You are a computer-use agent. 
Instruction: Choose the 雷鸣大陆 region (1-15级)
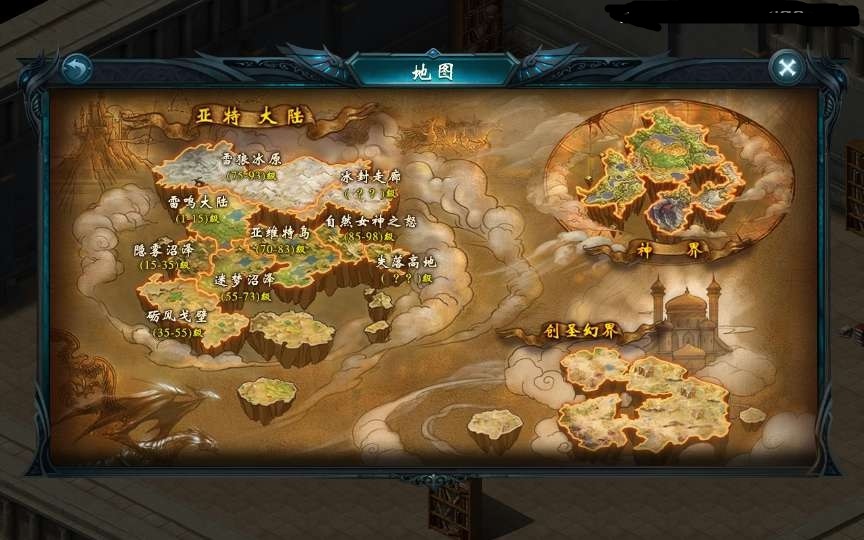(x=199, y=204)
